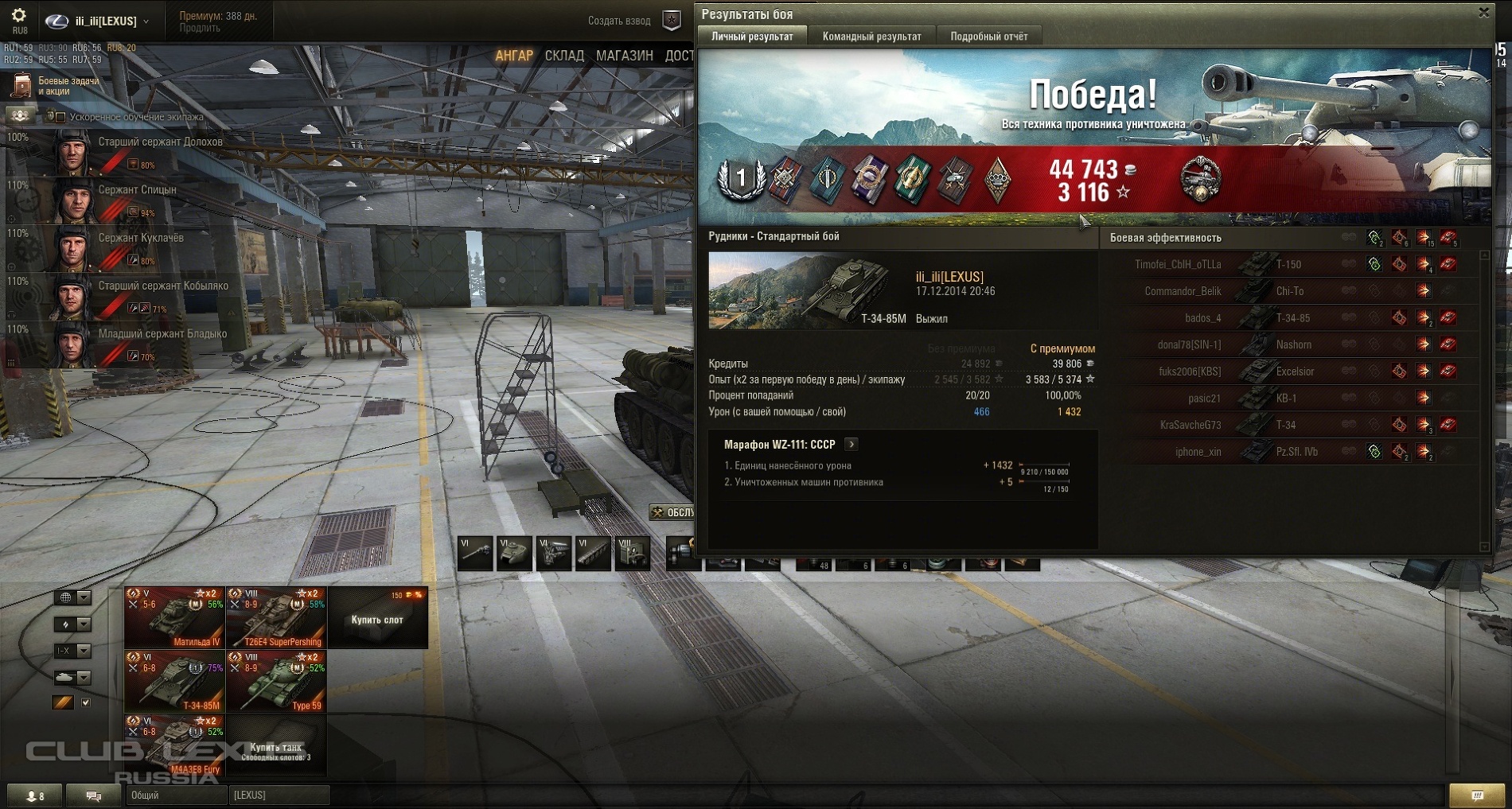
Task: Click Купить танк to buy a tank
Action: pyautogui.click(x=276, y=748)
